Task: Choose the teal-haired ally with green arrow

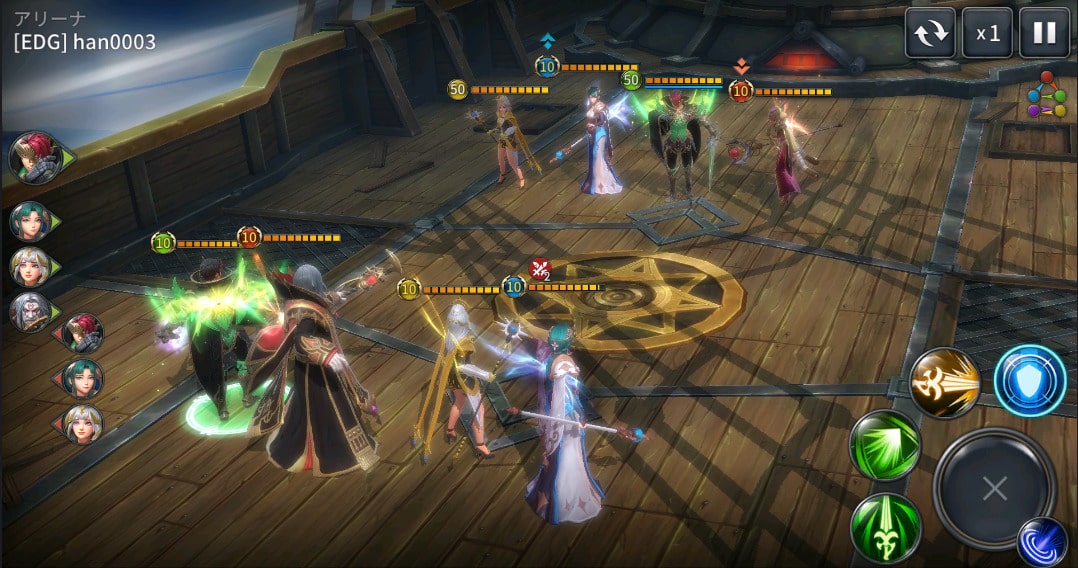Action: 30,221
